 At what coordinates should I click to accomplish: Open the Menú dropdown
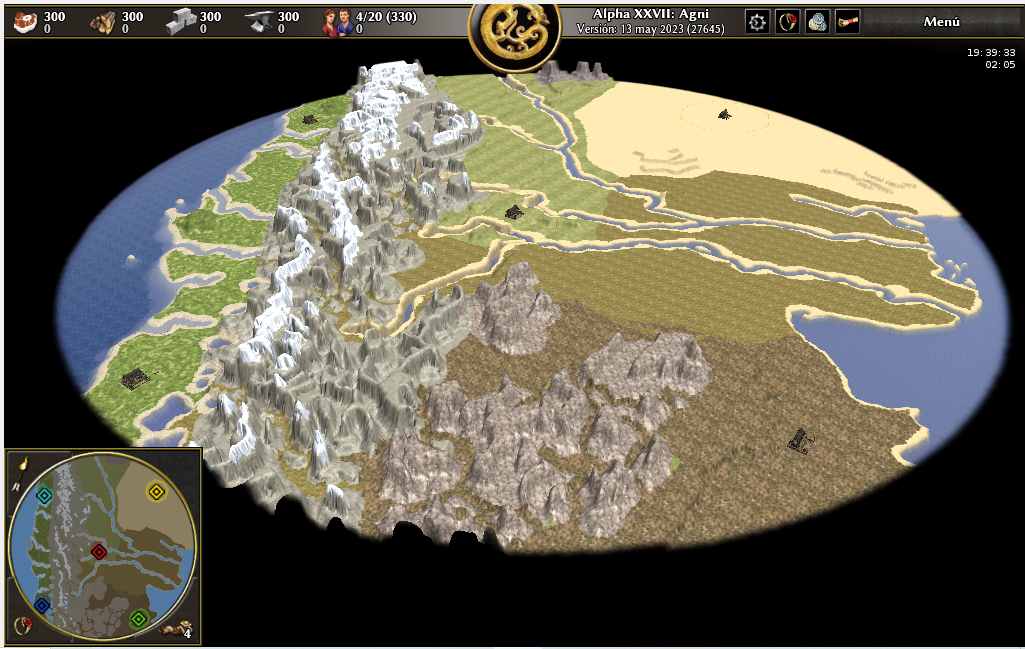(941, 22)
